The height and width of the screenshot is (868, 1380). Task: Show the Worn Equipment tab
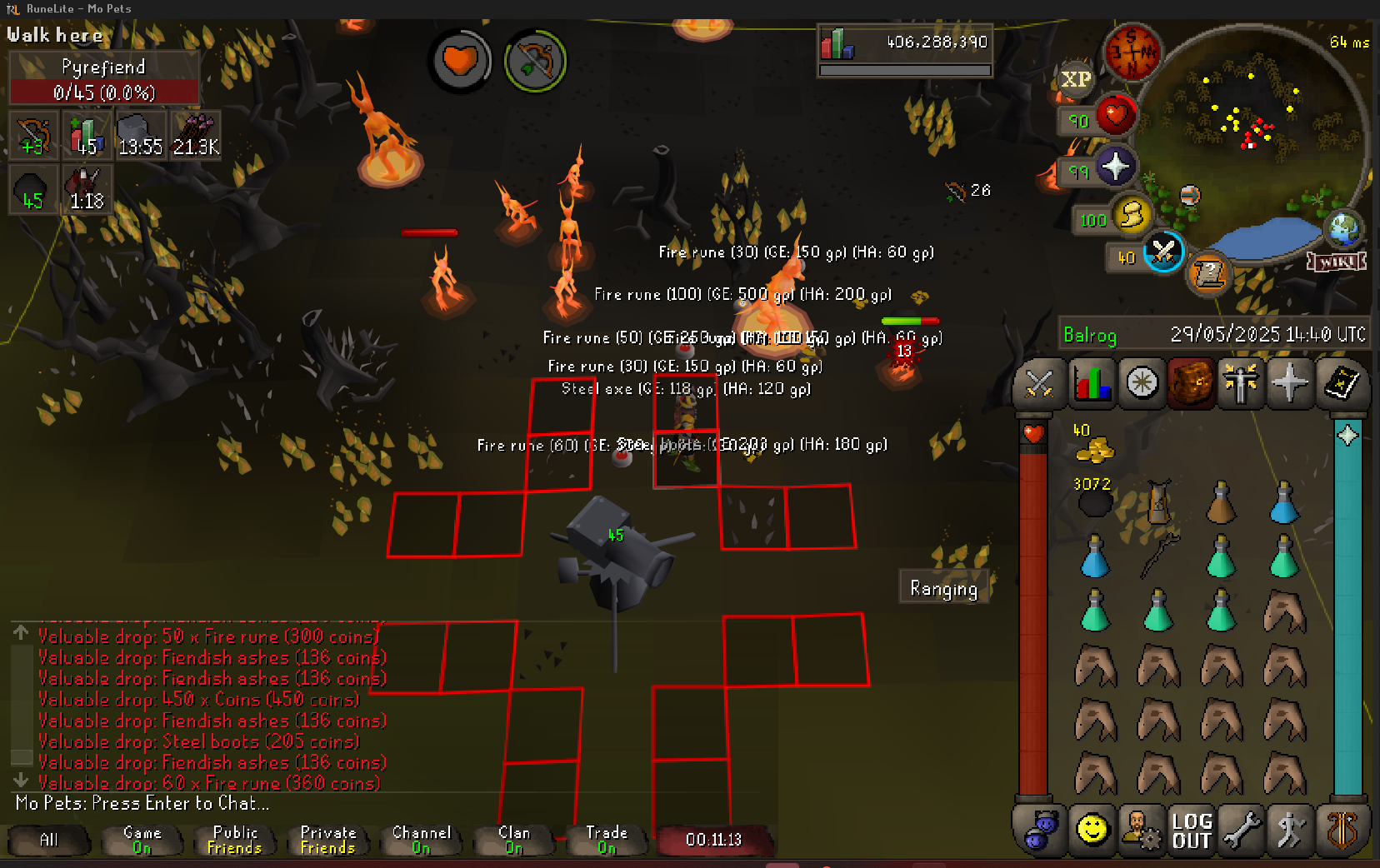coord(1240,384)
